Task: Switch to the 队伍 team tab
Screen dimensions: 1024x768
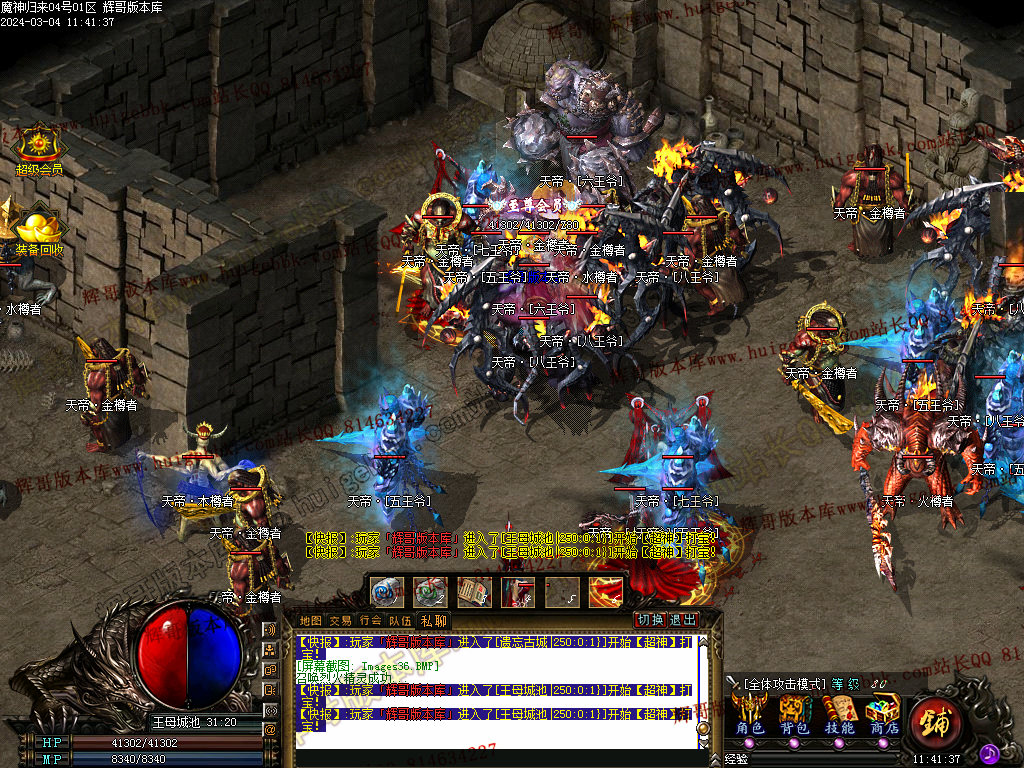Action: pyautogui.click(x=400, y=620)
